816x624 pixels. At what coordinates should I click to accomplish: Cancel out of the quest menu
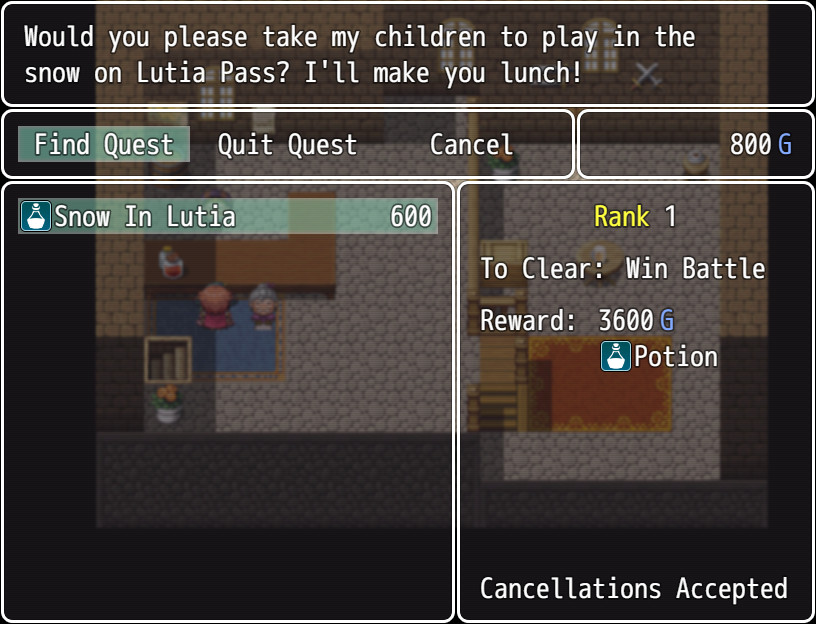click(x=471, y=145)
